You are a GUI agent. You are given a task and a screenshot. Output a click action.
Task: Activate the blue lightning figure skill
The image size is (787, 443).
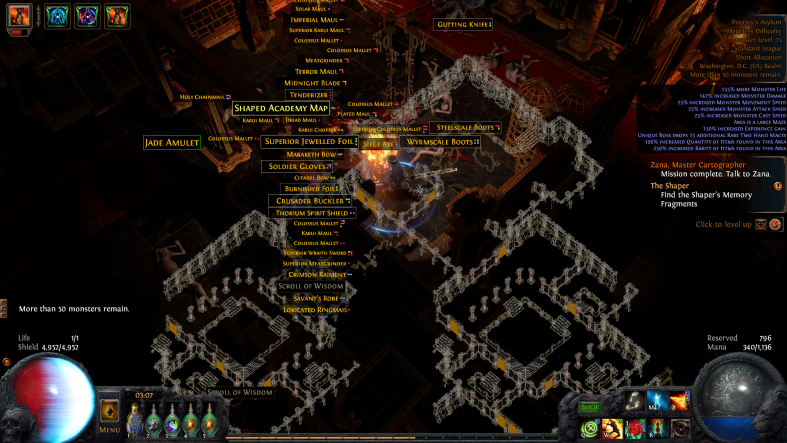[656, 402]
